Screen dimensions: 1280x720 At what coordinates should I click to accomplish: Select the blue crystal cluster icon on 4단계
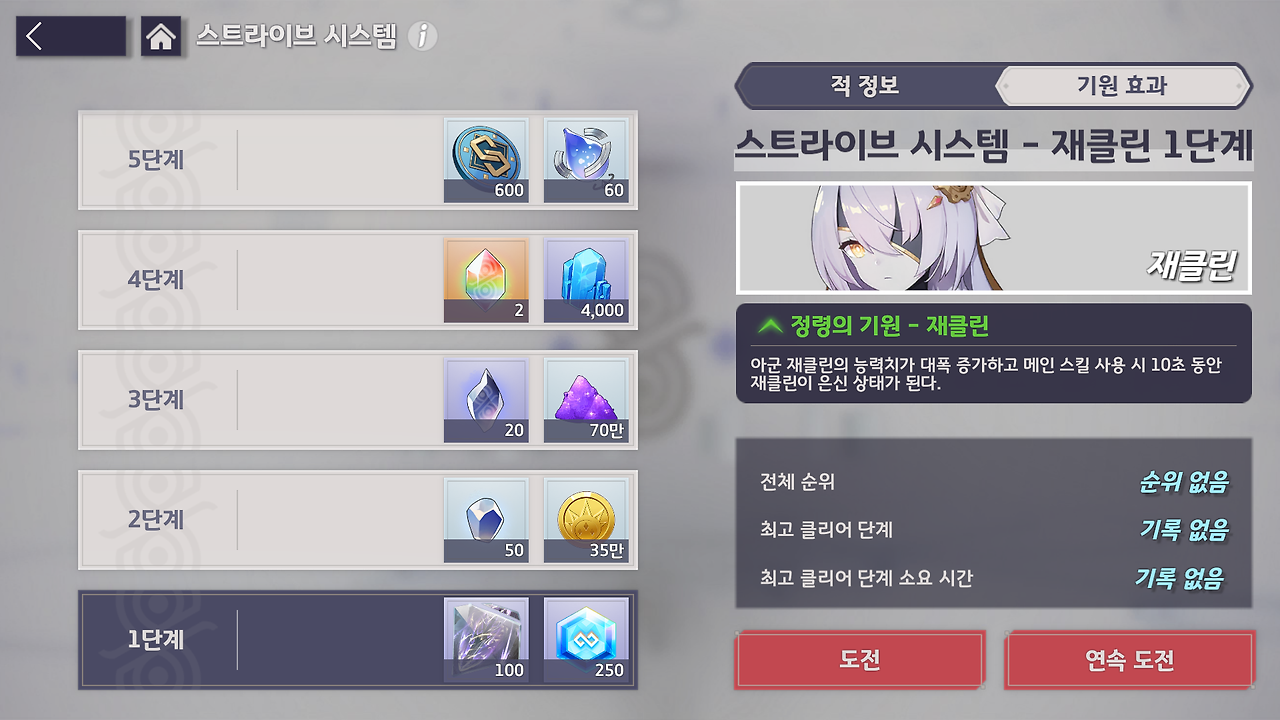click(586, 280)
